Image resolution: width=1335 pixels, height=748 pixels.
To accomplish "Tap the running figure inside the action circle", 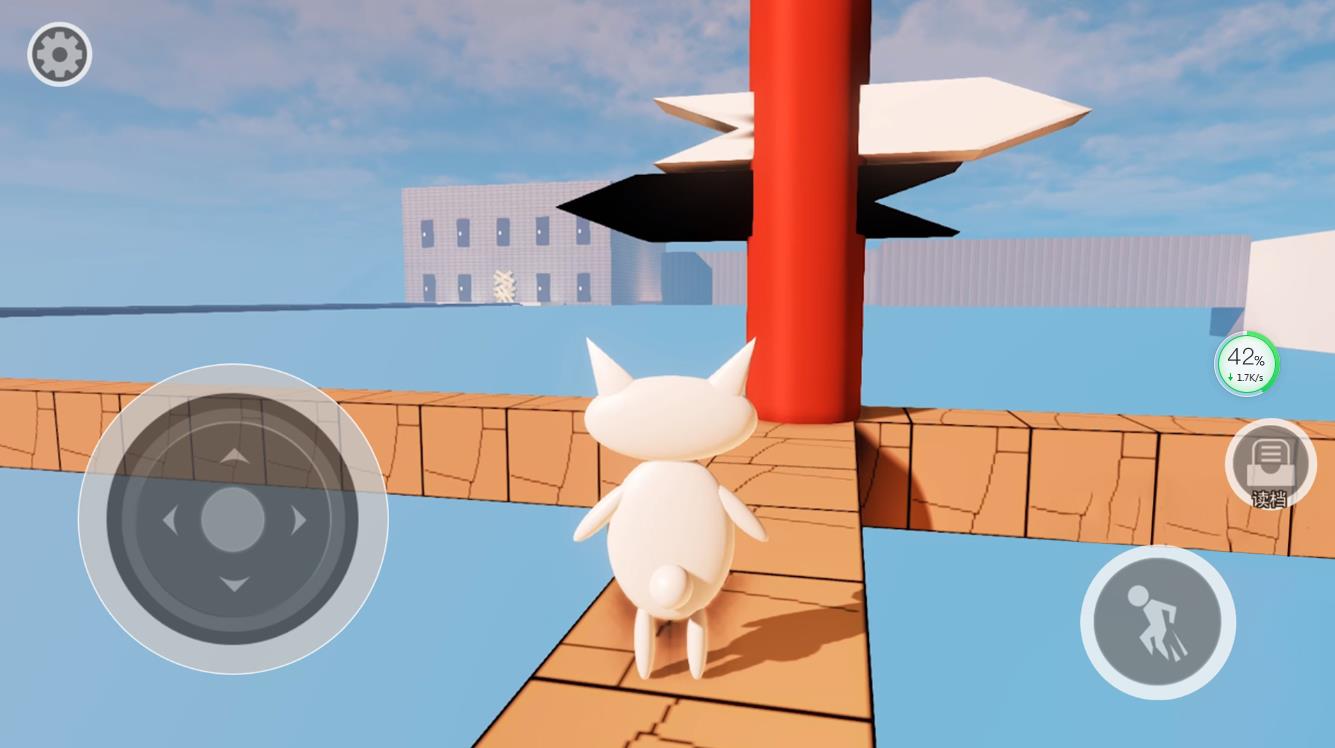I will [x=1156, y=620].
